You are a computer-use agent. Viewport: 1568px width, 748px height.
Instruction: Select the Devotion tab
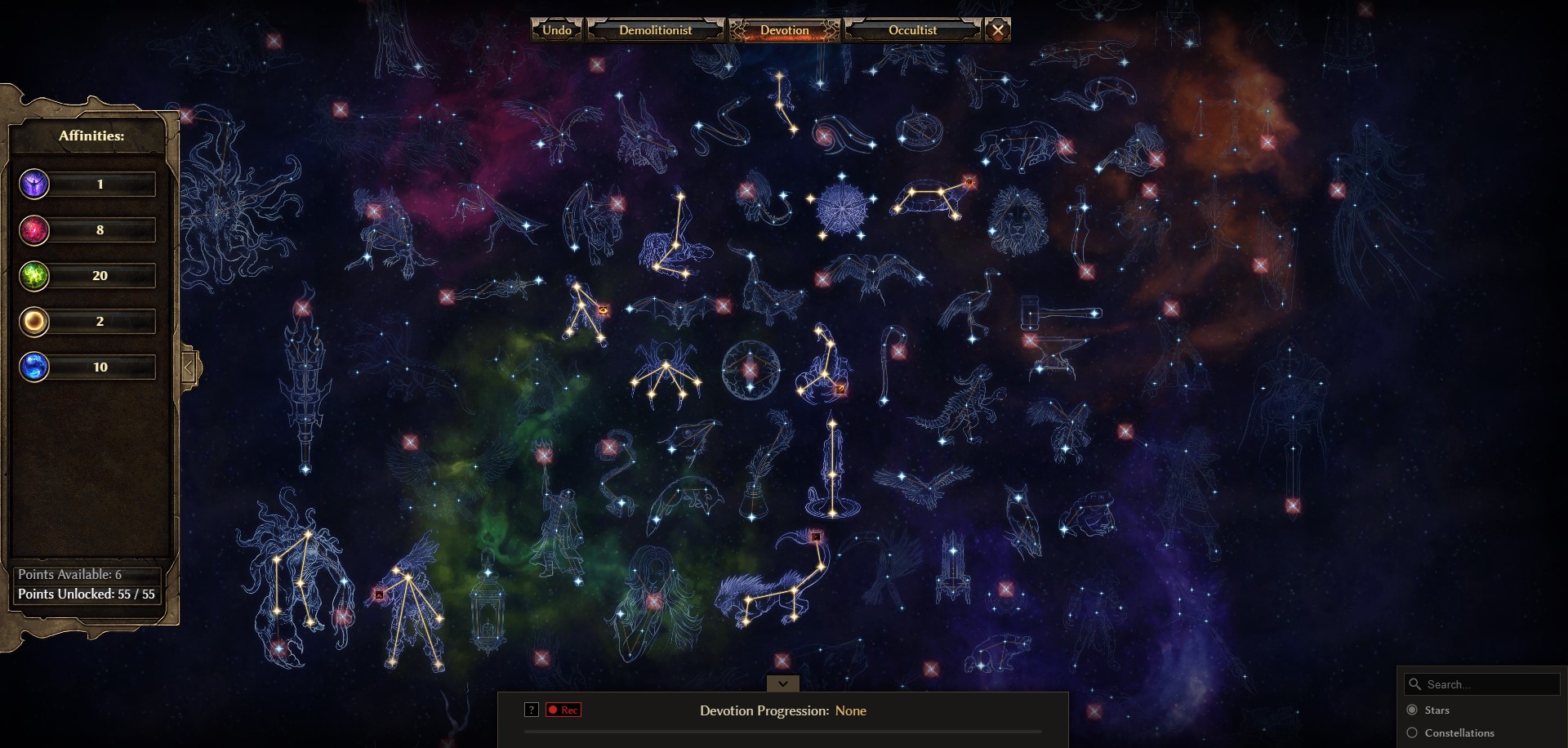point(784,30)
